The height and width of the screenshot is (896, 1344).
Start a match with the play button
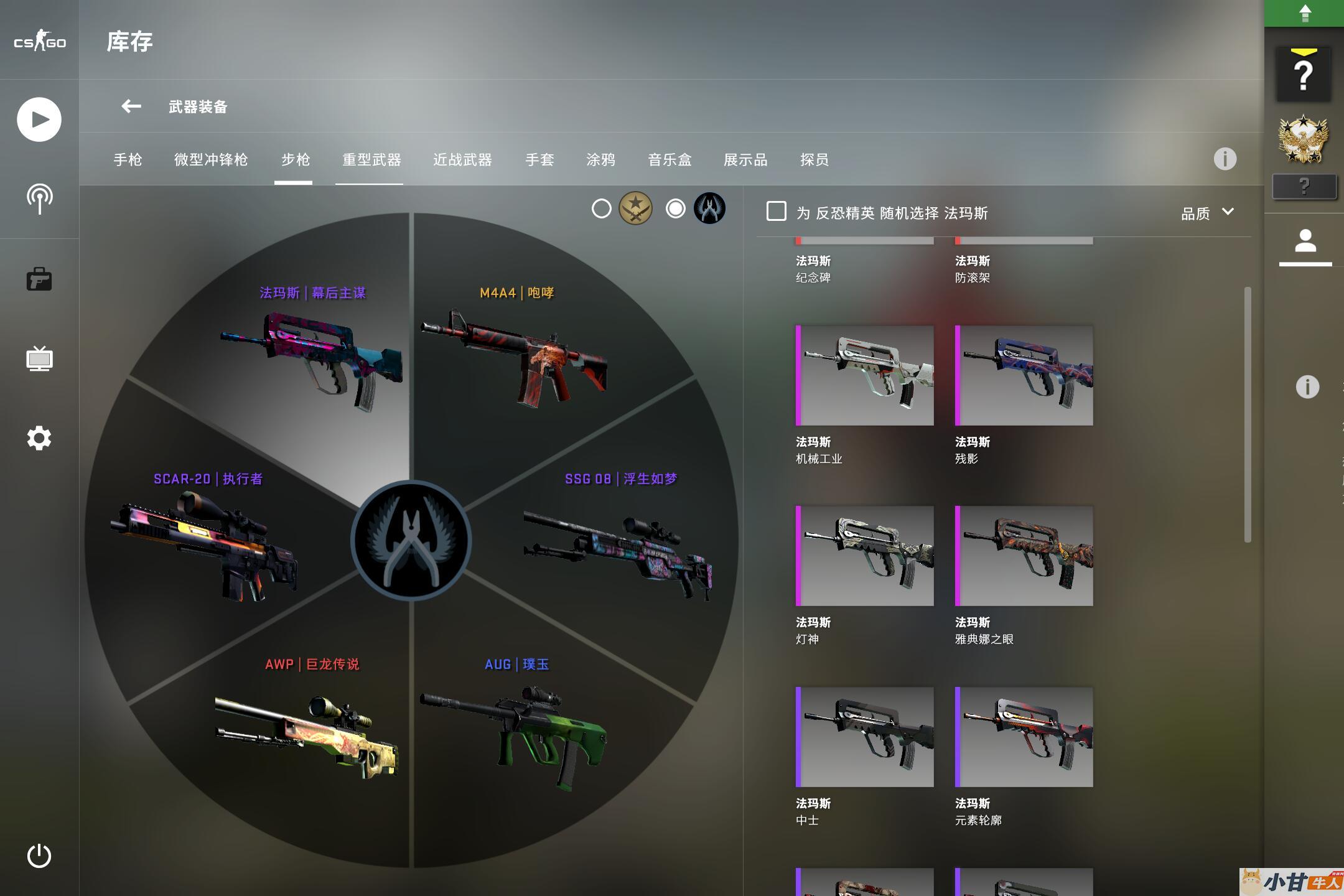[39, 119]
